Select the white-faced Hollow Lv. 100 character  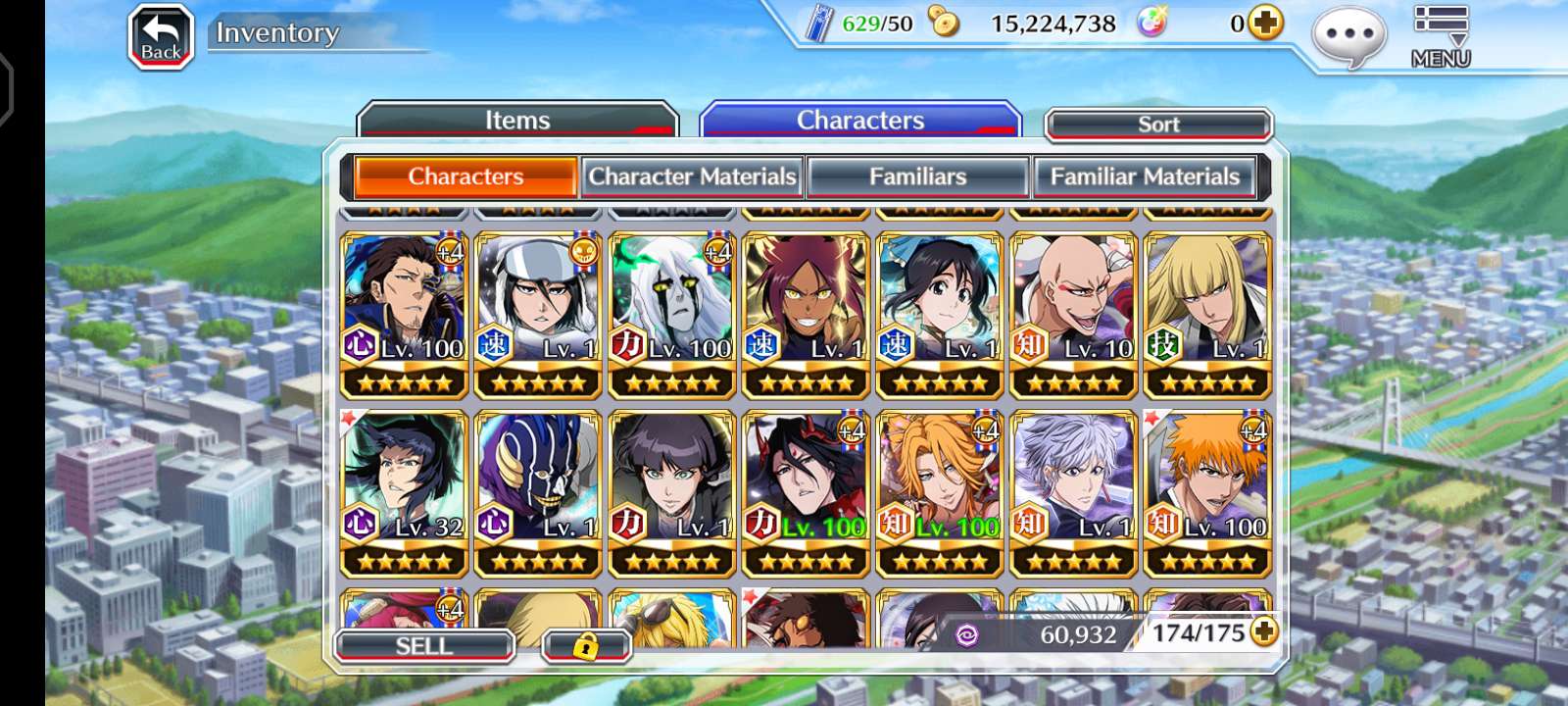[x=671, y=314]
